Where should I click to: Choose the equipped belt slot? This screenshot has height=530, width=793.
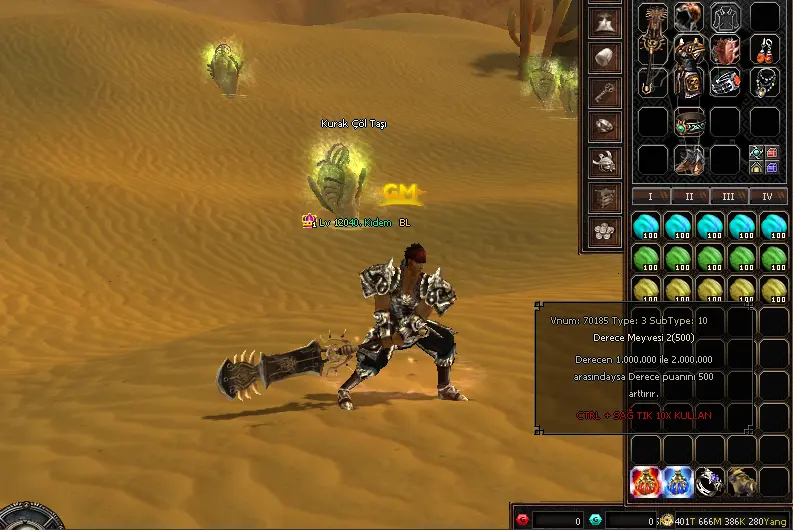click(x=689, y=123)
